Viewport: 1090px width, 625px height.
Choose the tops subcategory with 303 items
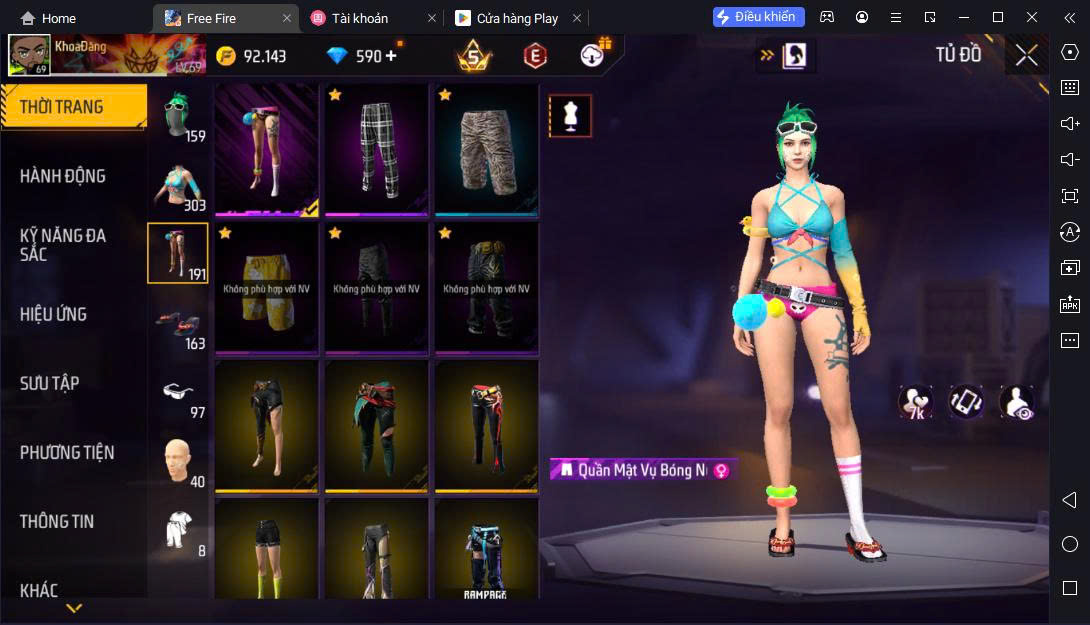178,185
